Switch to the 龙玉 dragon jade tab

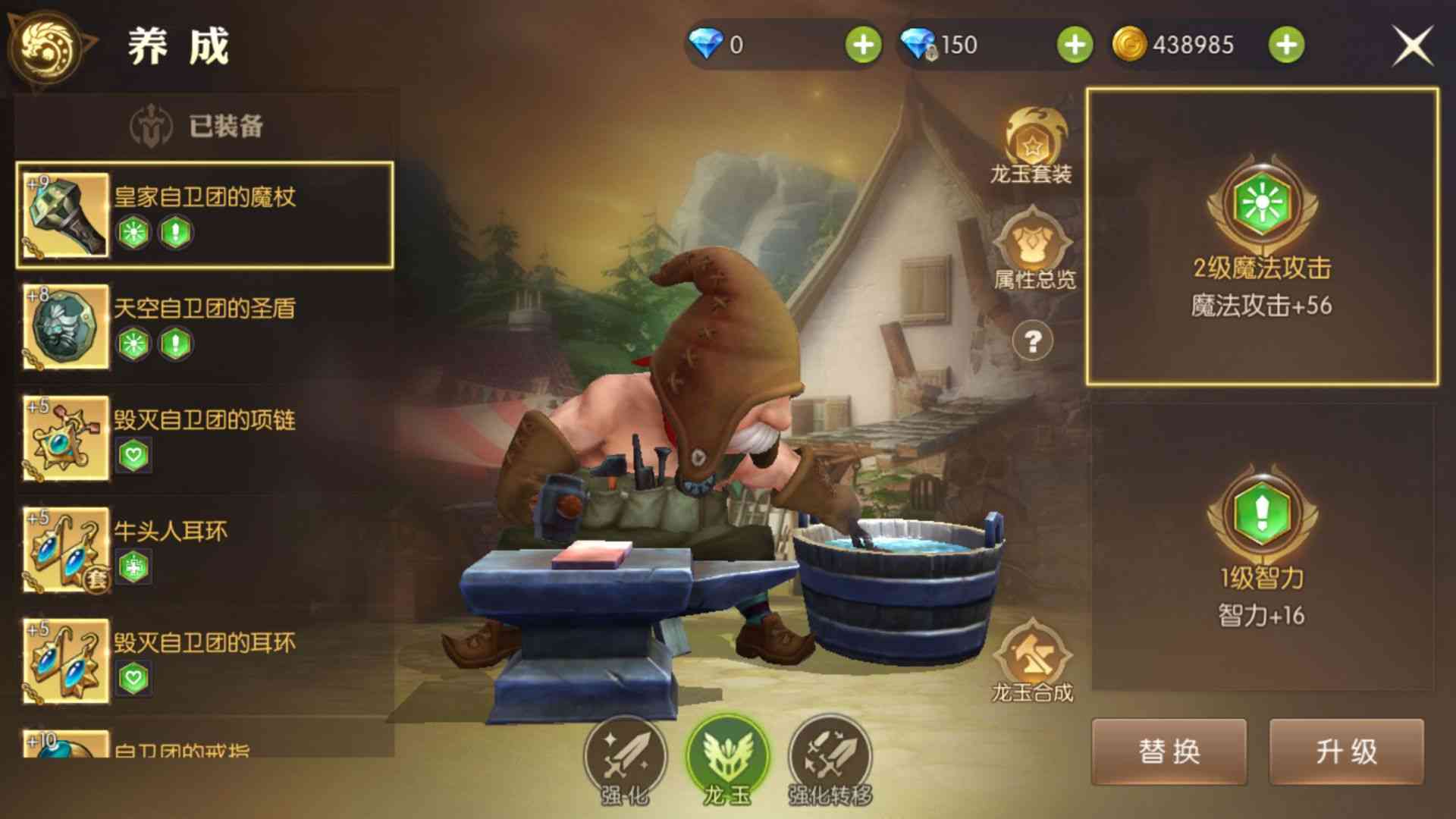coord(727,759)
